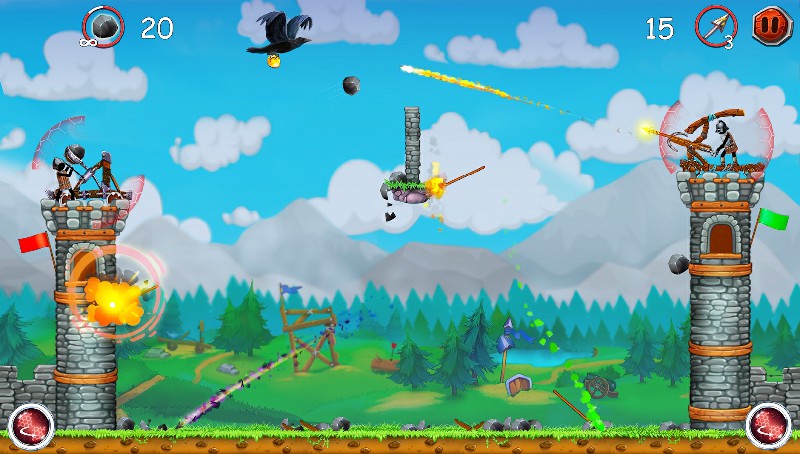The height and width of the screenshot is (454, 800).
Task: Activate the red ability orb at bottom right
Action: [x=768, y=426]
